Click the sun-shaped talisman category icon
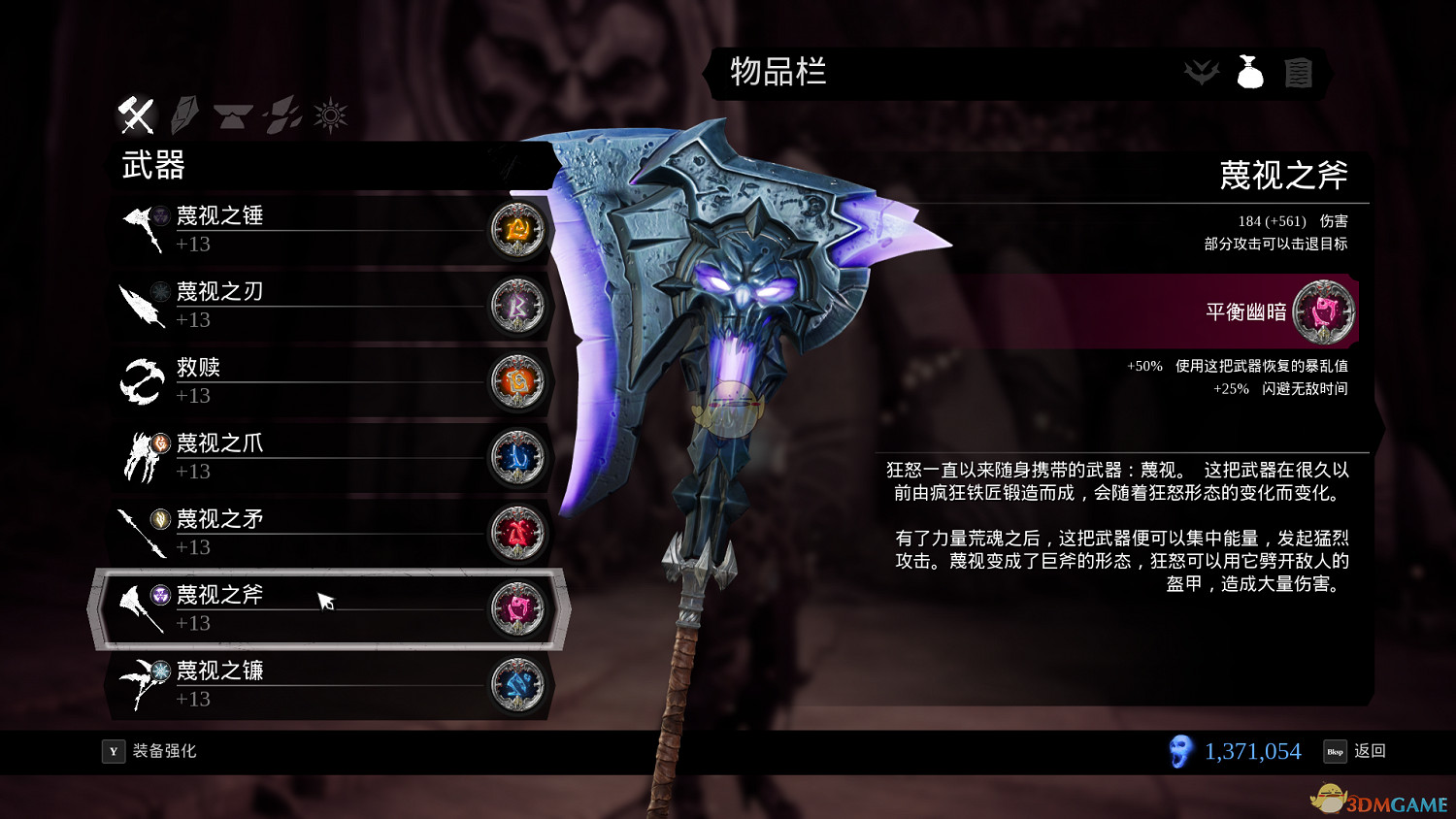The width and height of the screenshot is (1456, 819). (330, 114)
